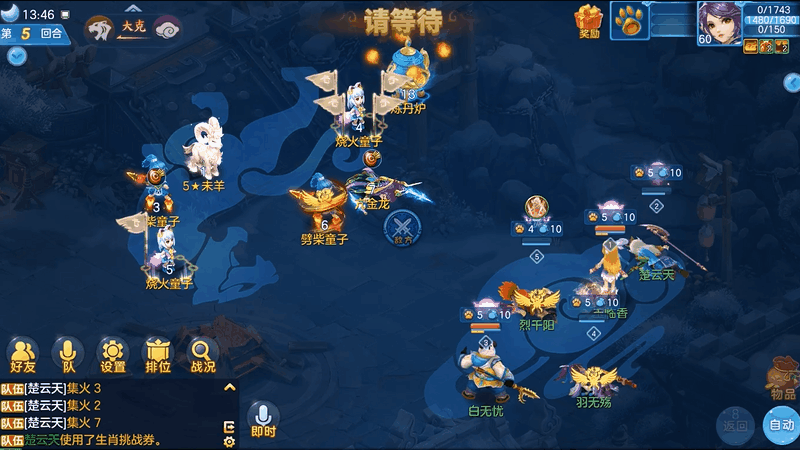Image resolution: width=800 pixels, height=450 pixels.
Task: Open chat settings via the small gear
Action: pyautogui.click(x=230, y=441)
